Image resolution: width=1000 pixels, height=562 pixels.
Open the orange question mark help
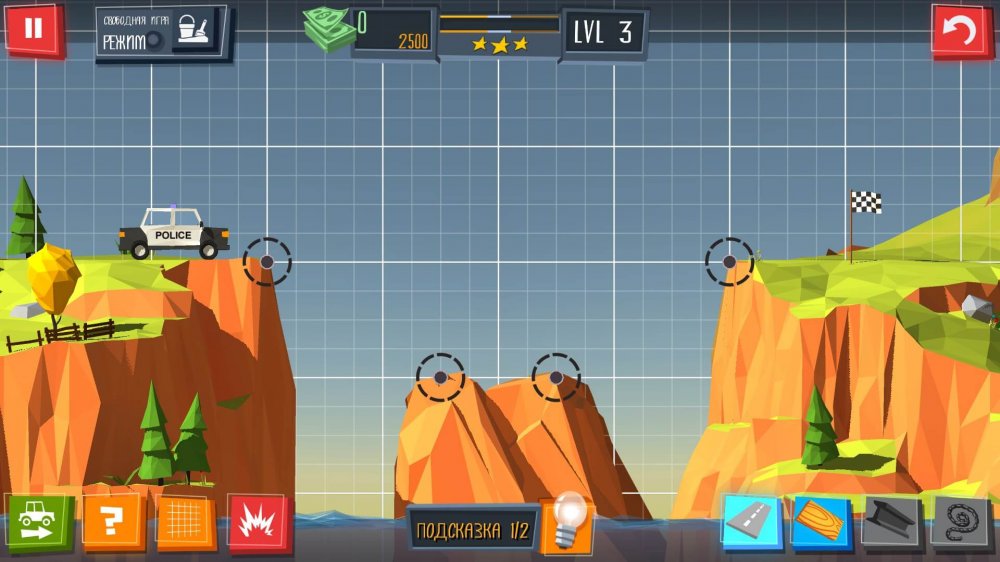pos(113,522)
